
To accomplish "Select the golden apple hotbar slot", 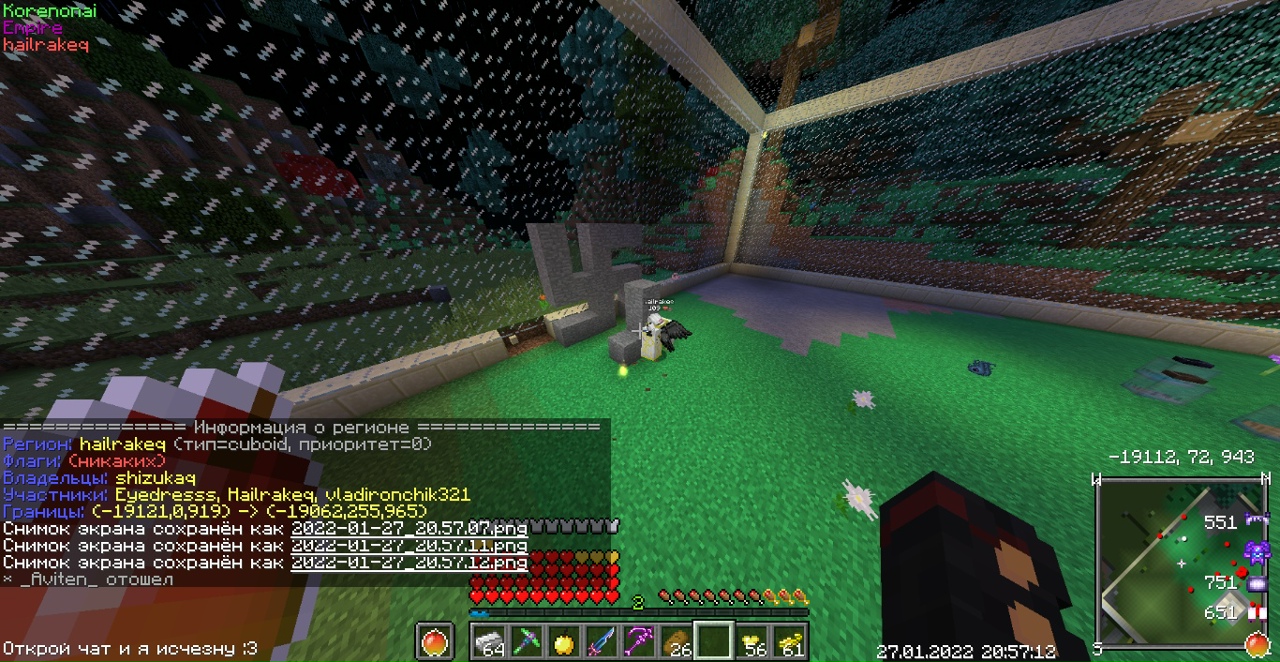I will 564,642.
